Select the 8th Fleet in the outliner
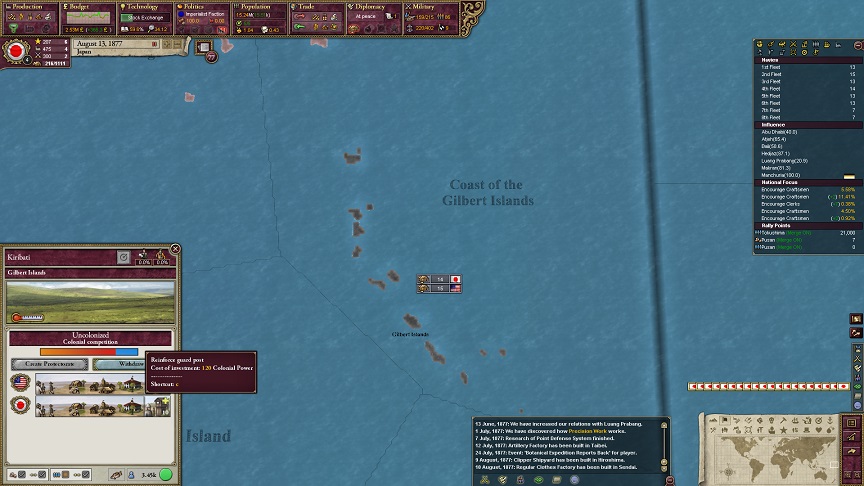The image size is (864, 486). point(771,117)
